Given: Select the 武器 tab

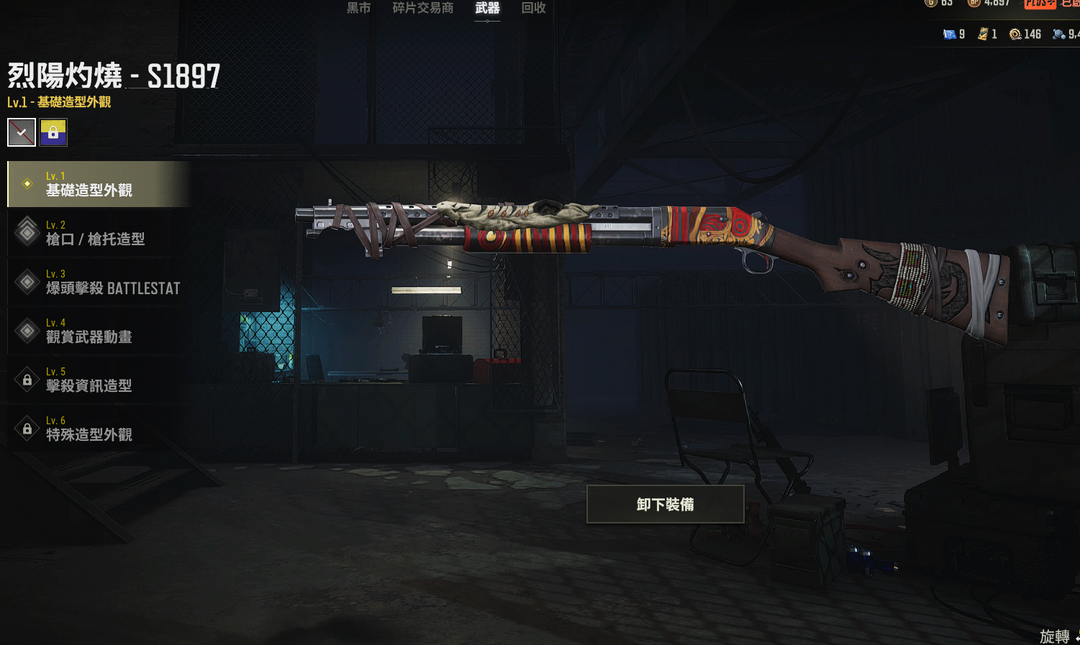Looking at the screenshot, I should pos(487,8).
